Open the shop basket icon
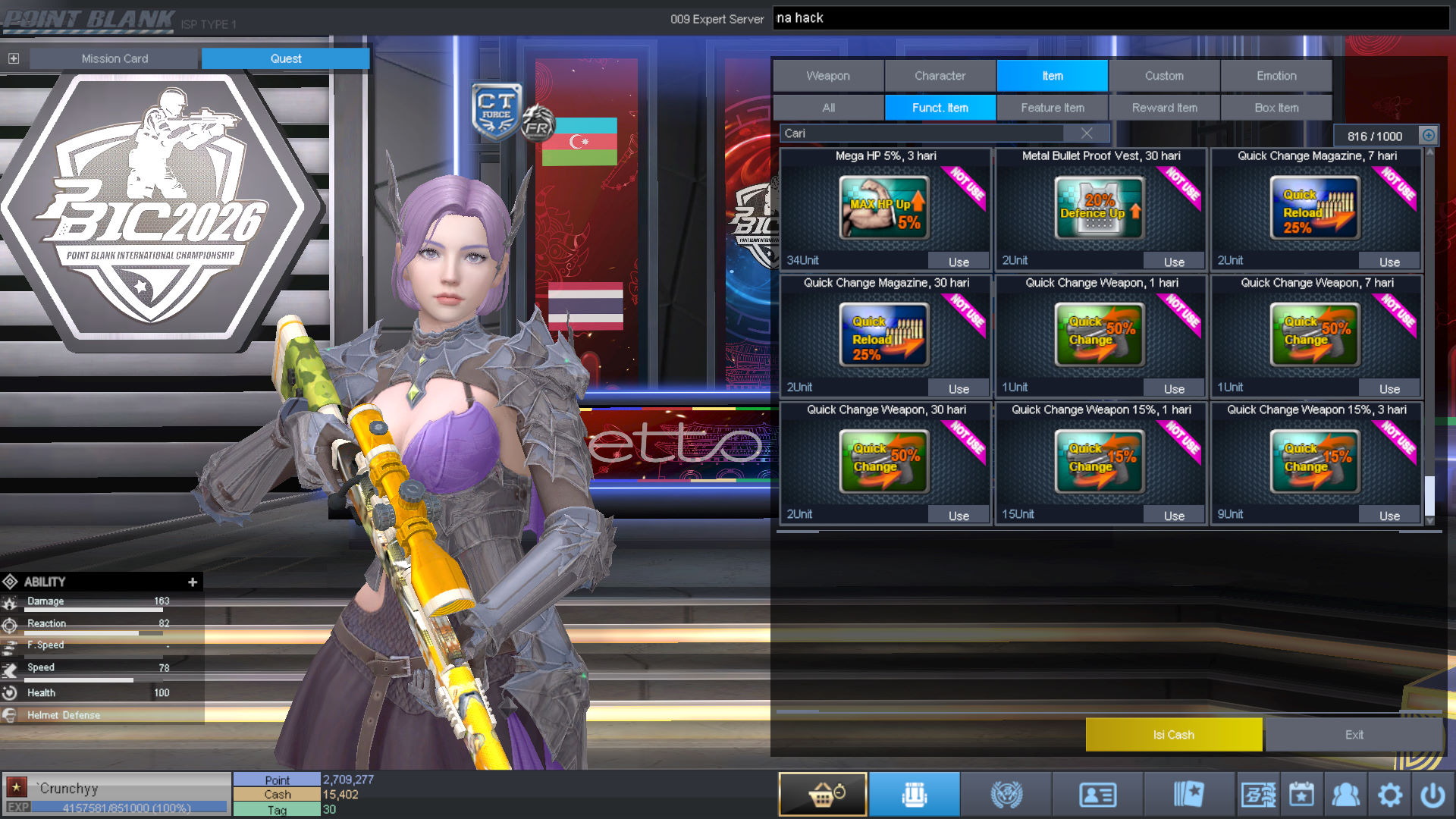The image size is (1456, 819). tap(823, 794)
